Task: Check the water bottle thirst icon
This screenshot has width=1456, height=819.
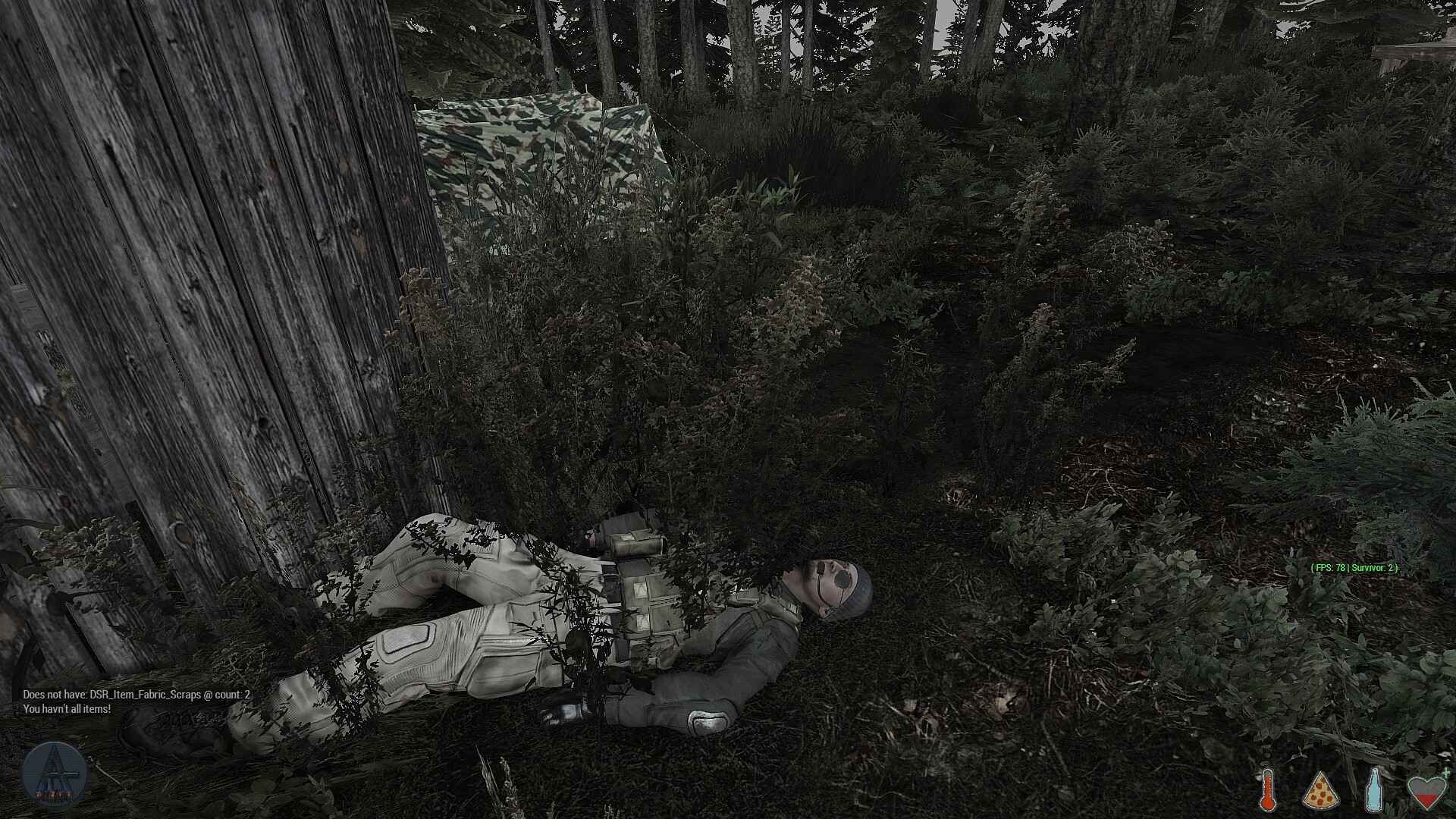Action: tap(1373, 789)
